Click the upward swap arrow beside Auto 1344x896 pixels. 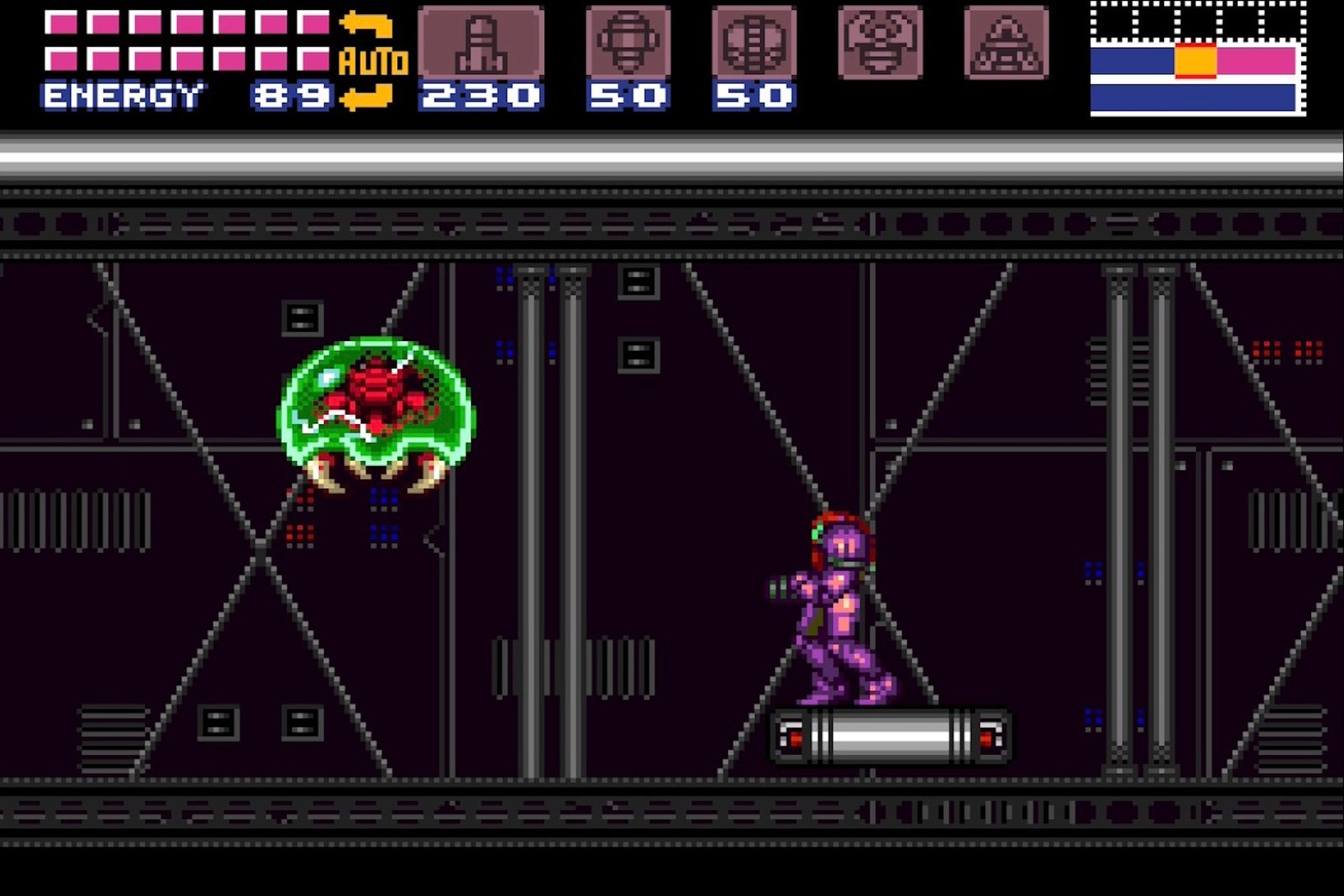[365, 25]
